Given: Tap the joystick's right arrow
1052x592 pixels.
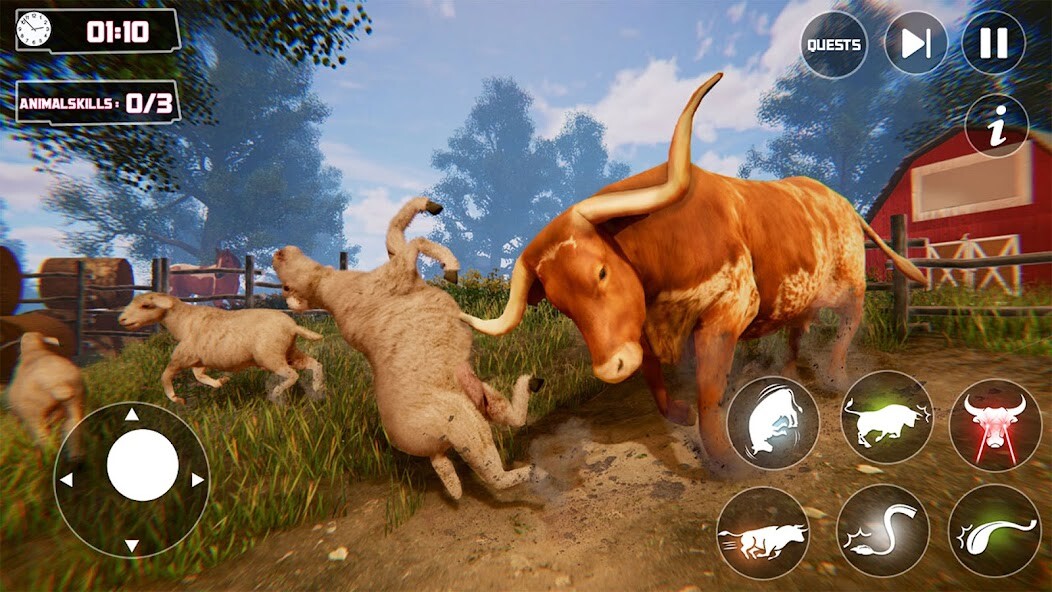Looking at the screenshot, I should click(197, 480).
